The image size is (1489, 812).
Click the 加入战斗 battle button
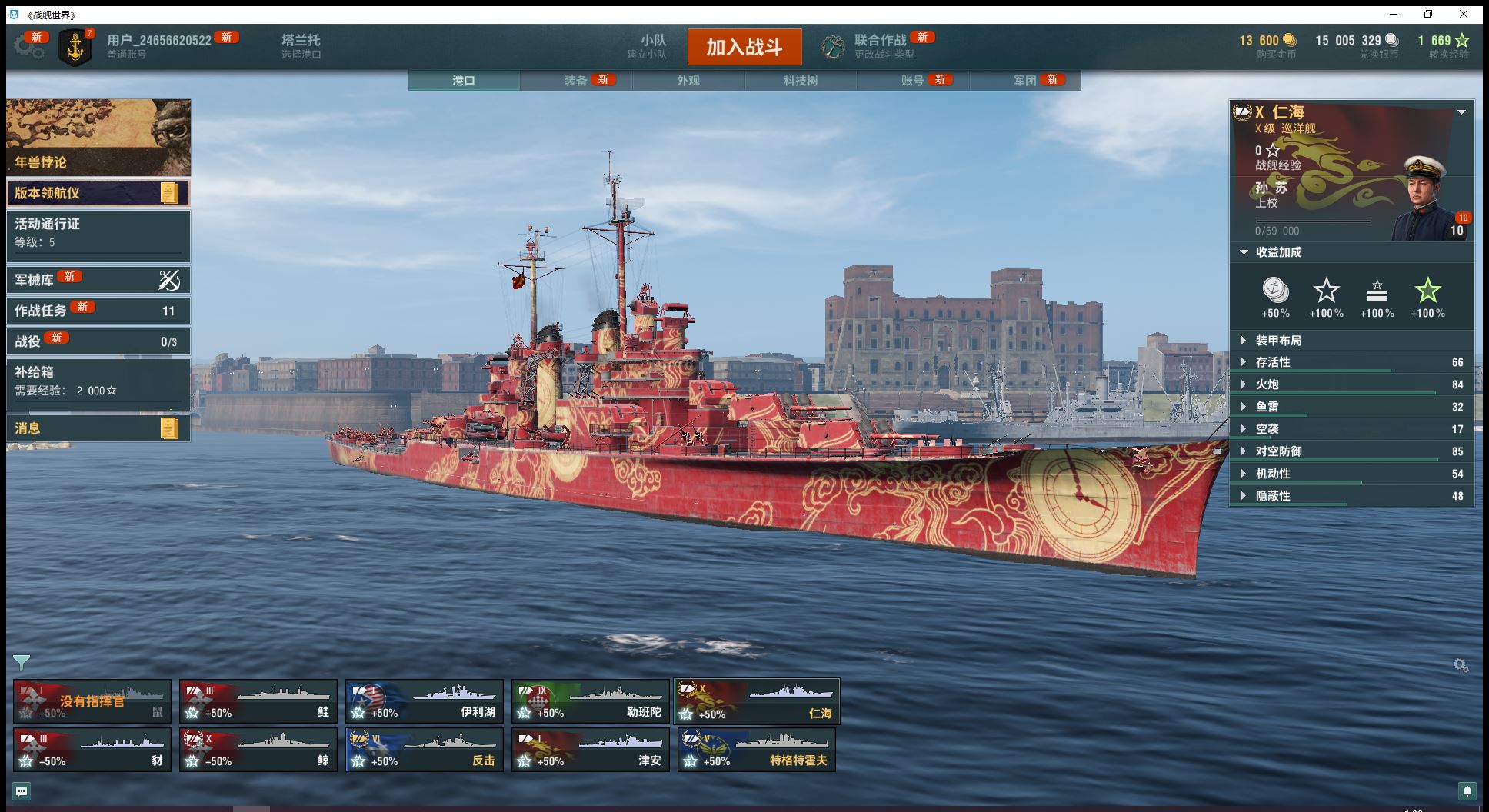[x=744, y=47]
